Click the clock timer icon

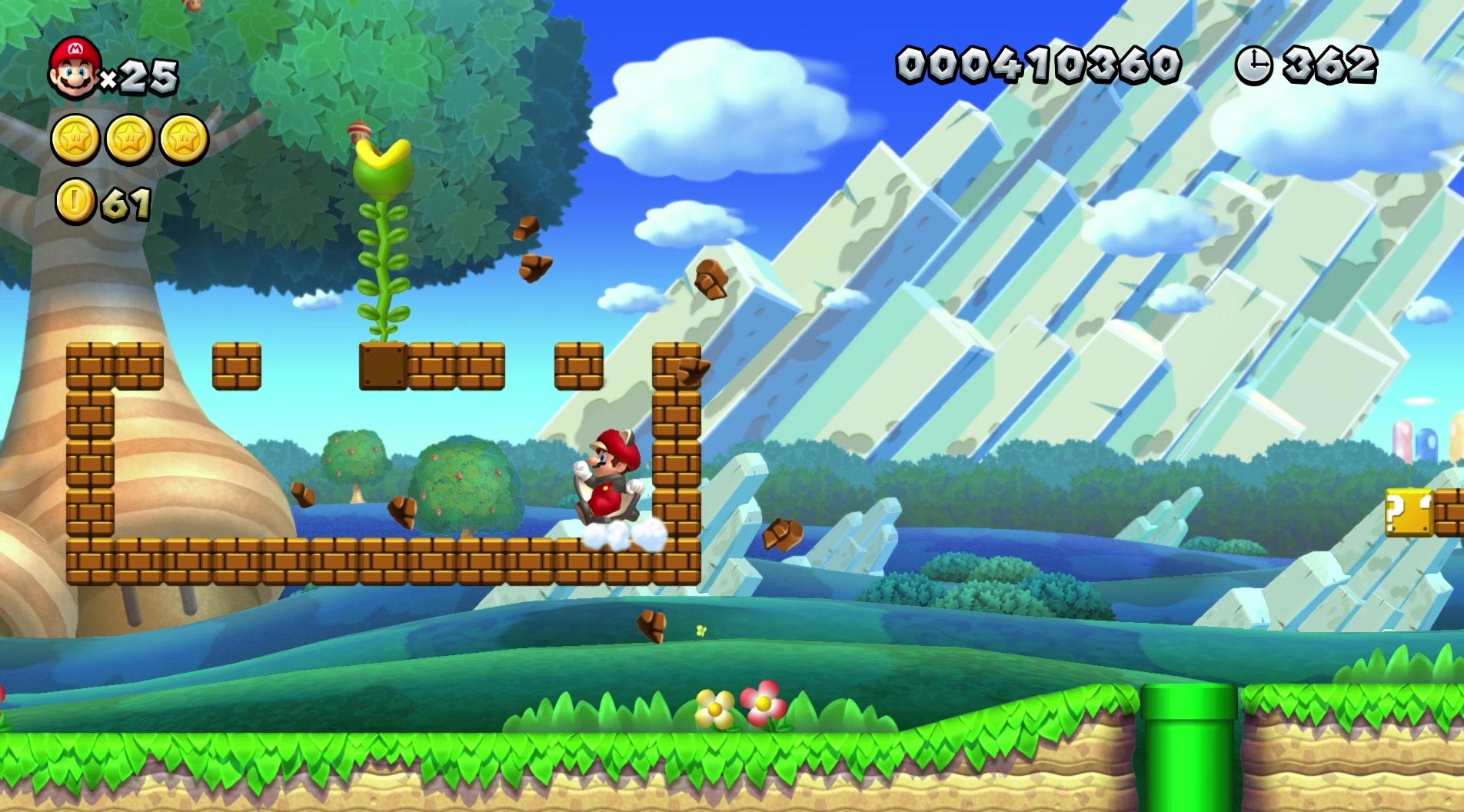[x=1255, y=65]
